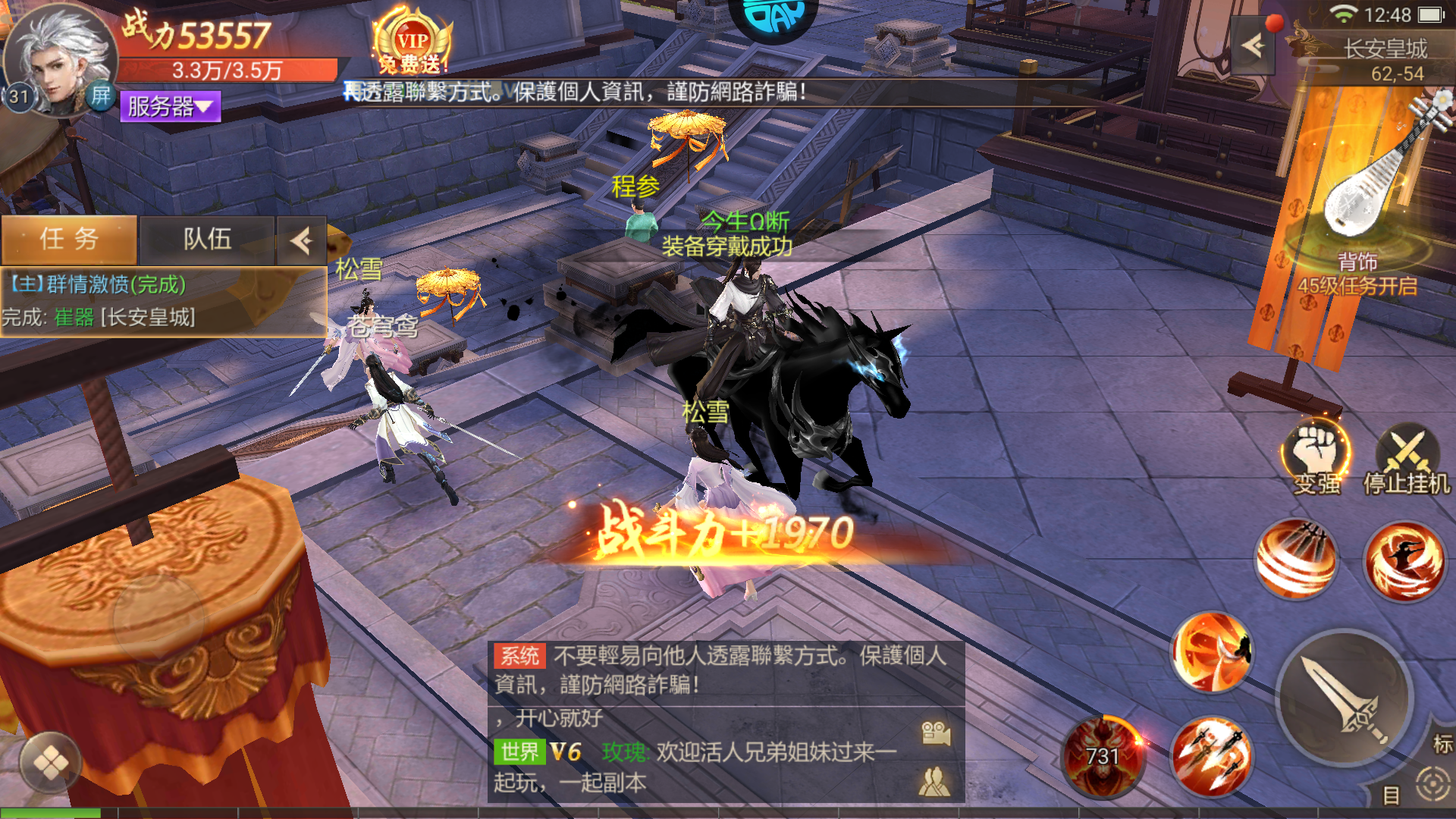The image size is (1456, 819).
Task: Switch to the 任务 tab
Action: 69,240
